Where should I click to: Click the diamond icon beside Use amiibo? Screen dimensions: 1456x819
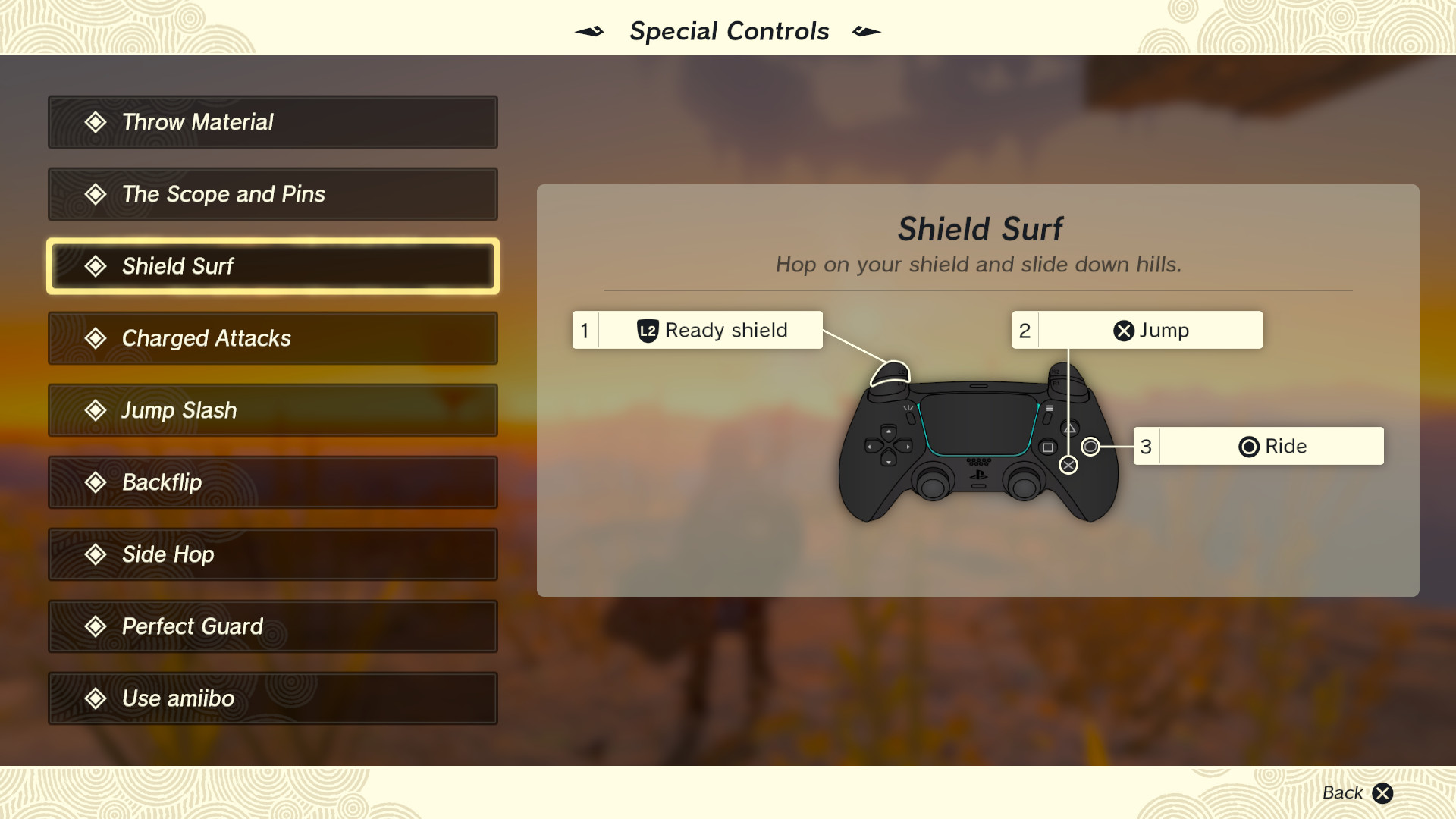pyautogui.click(x=96, y=698)
